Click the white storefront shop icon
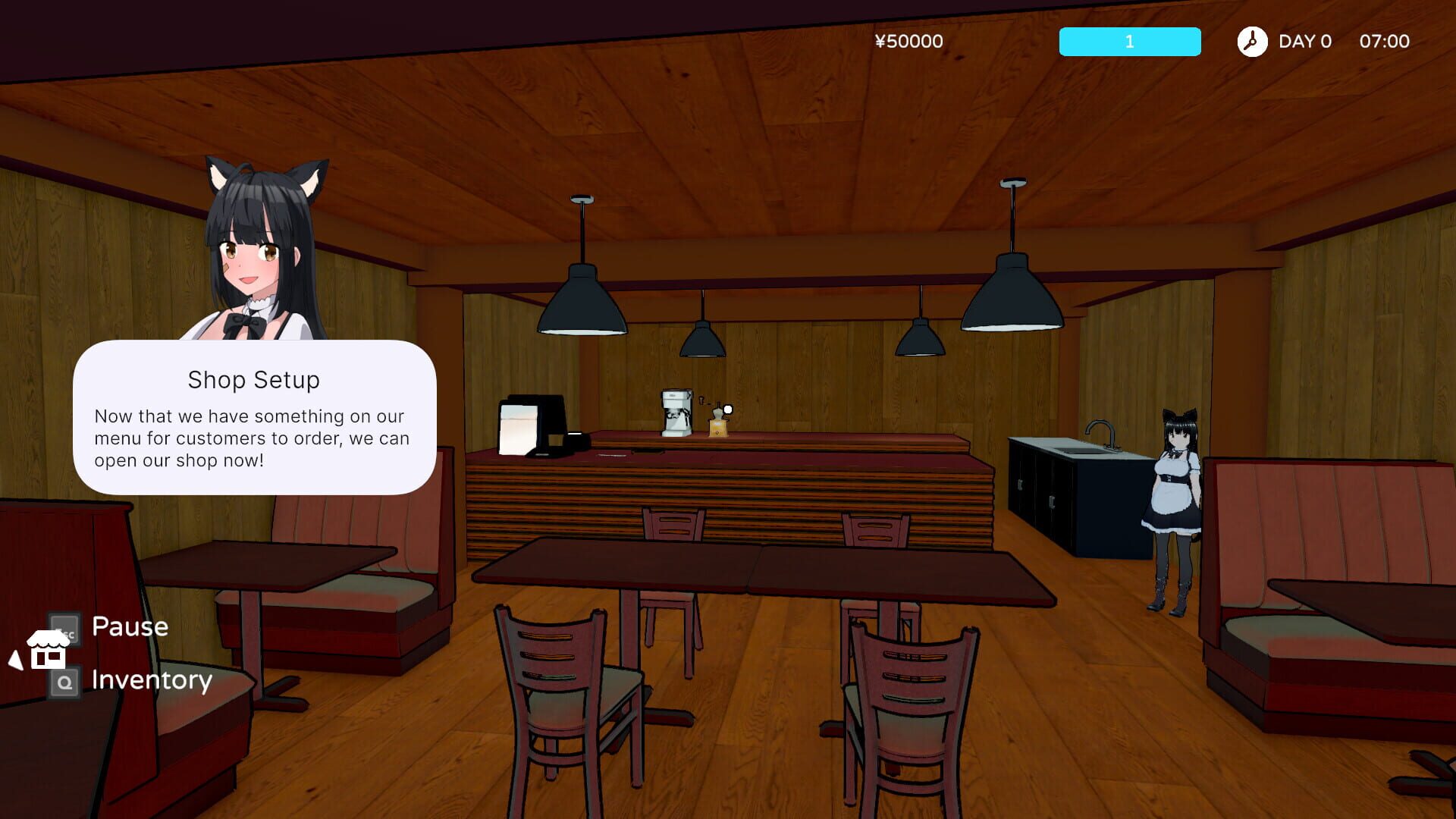This screenshot has width=1456, height=819. pos(47,648)
